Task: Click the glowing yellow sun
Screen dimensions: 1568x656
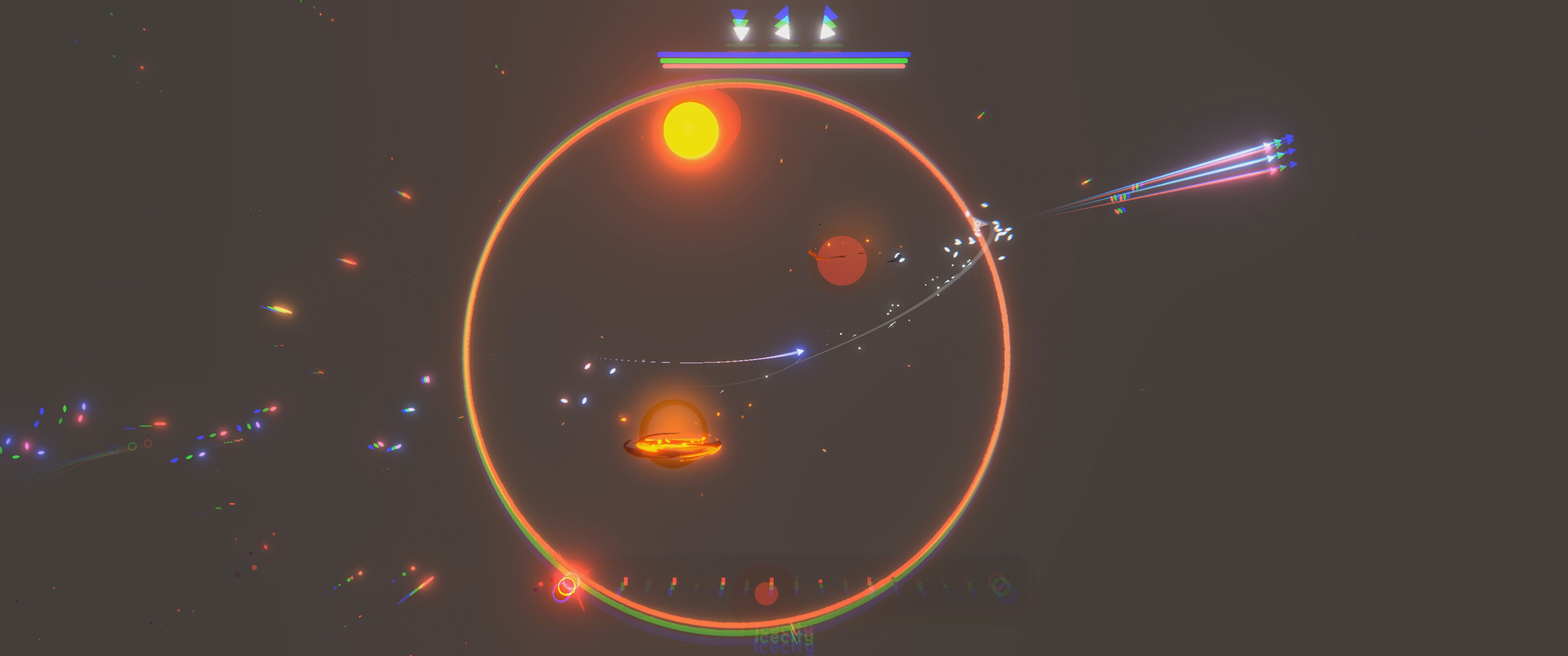Action: [691, 131]
